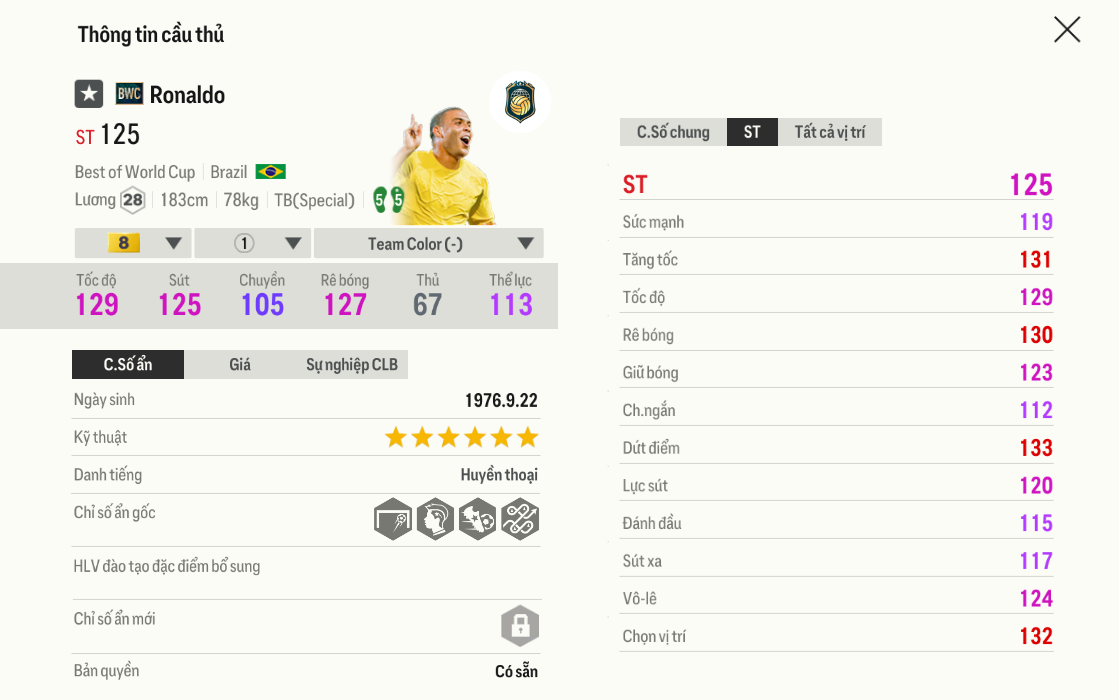Switch to the Giá tab
The width and height of the screenshot is (1119, 700).
(x=240, y=365)
